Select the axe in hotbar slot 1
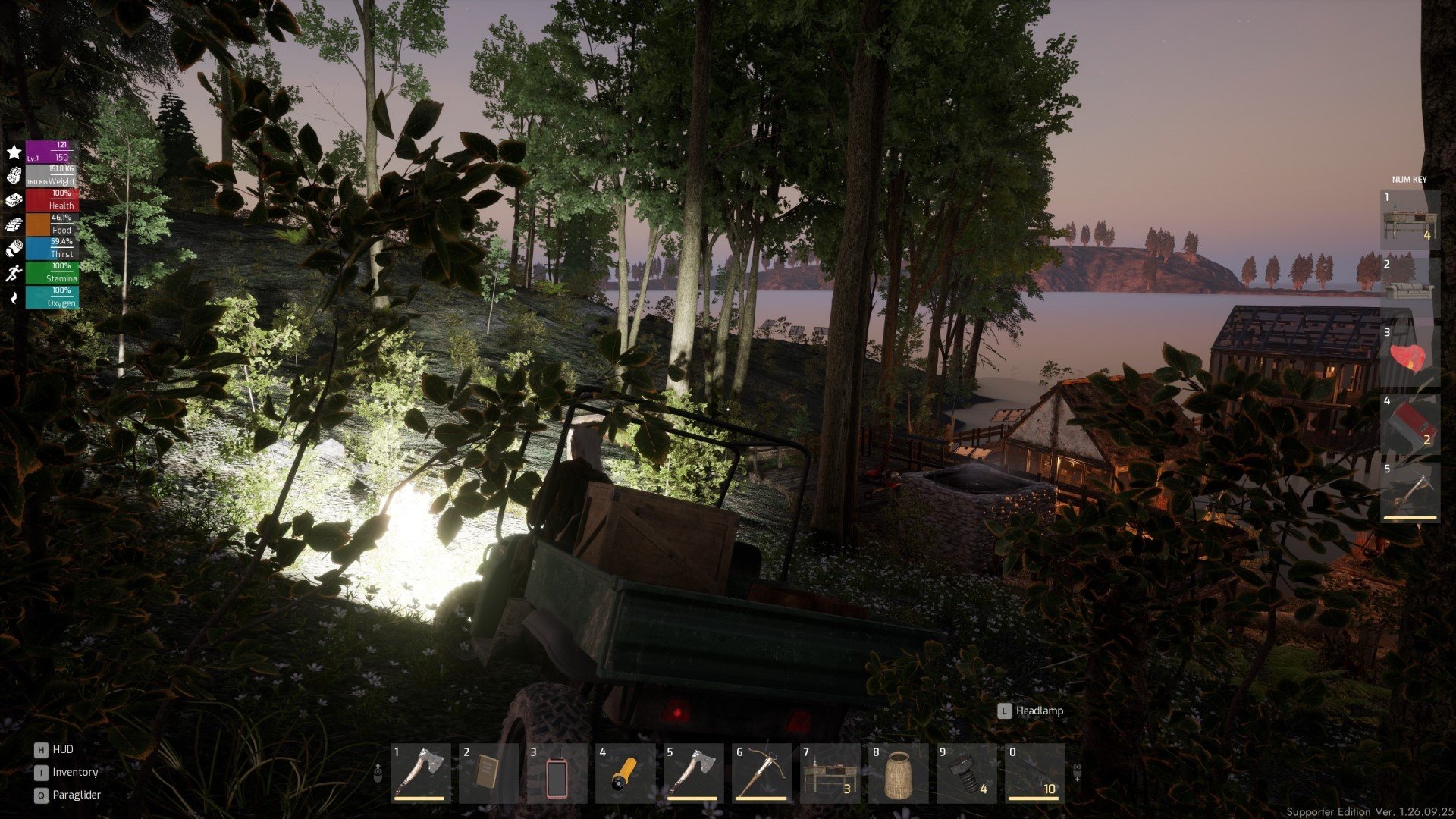This screenshot has width=1456, height=819. pos(420,773)
